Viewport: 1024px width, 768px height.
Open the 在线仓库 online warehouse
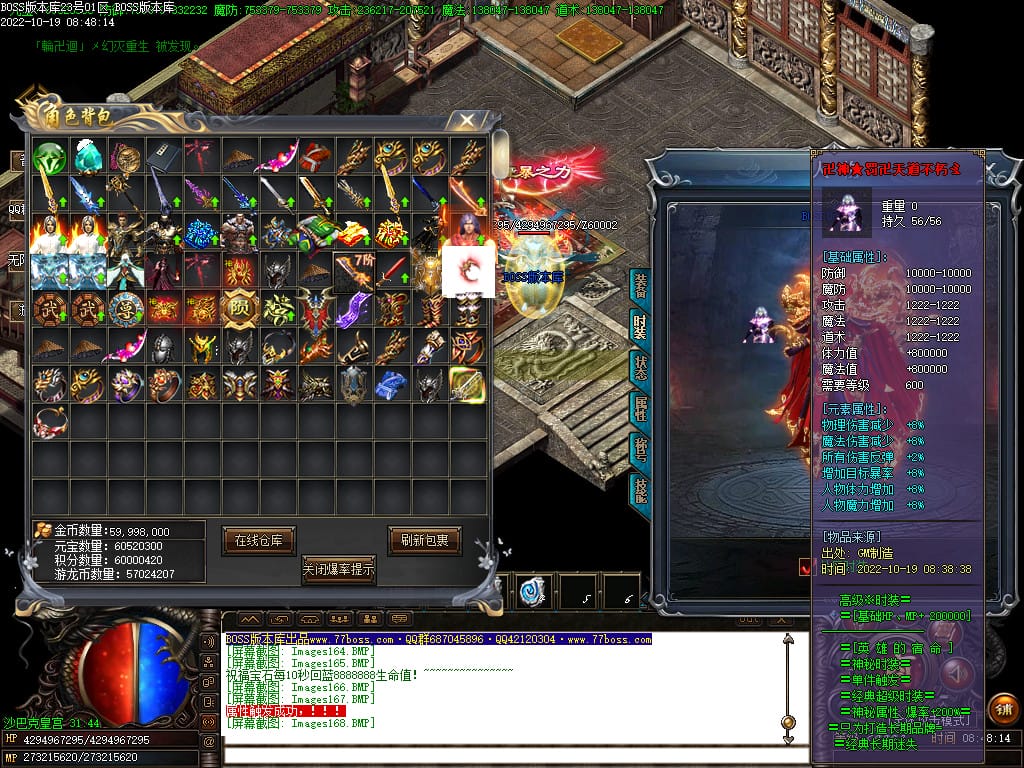258,540
